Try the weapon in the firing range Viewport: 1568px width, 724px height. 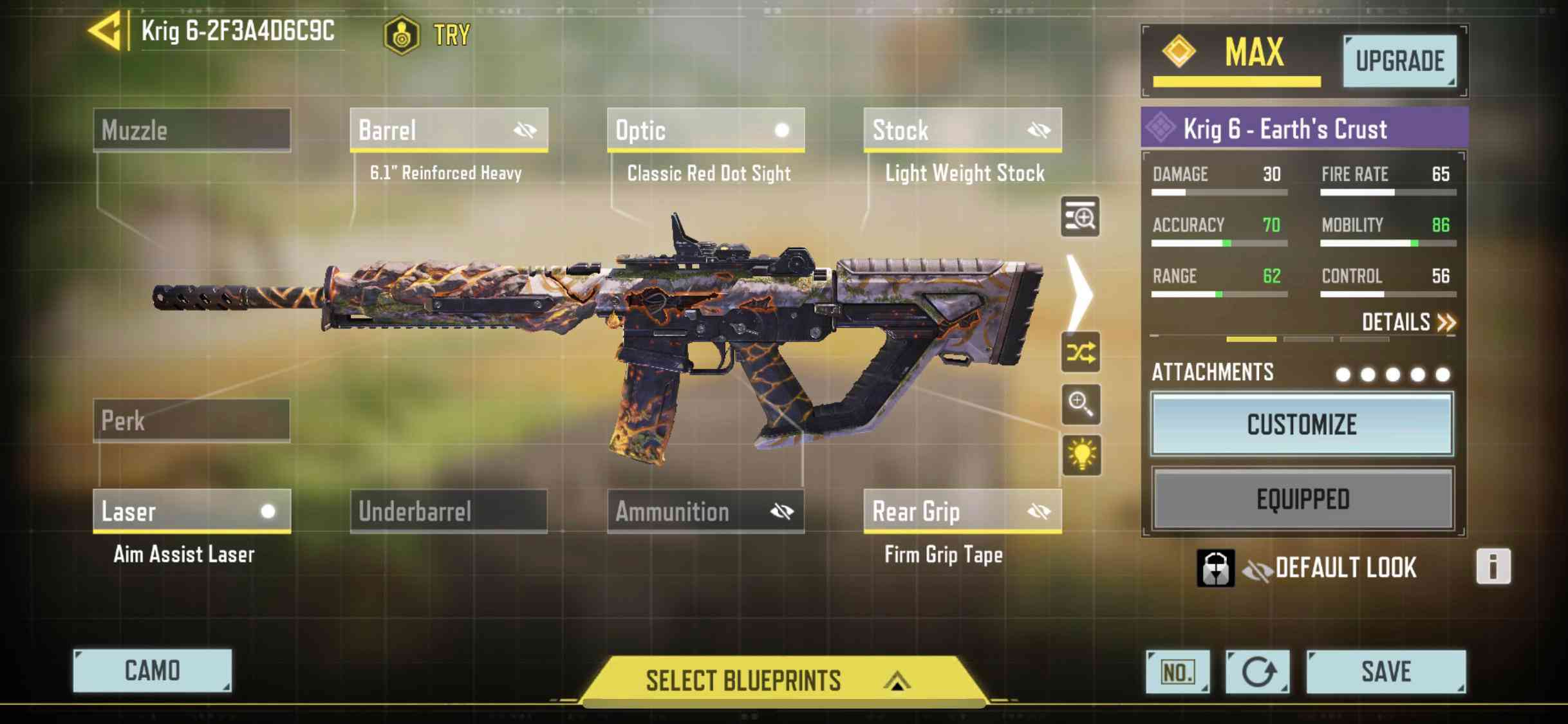coord(428,34)
